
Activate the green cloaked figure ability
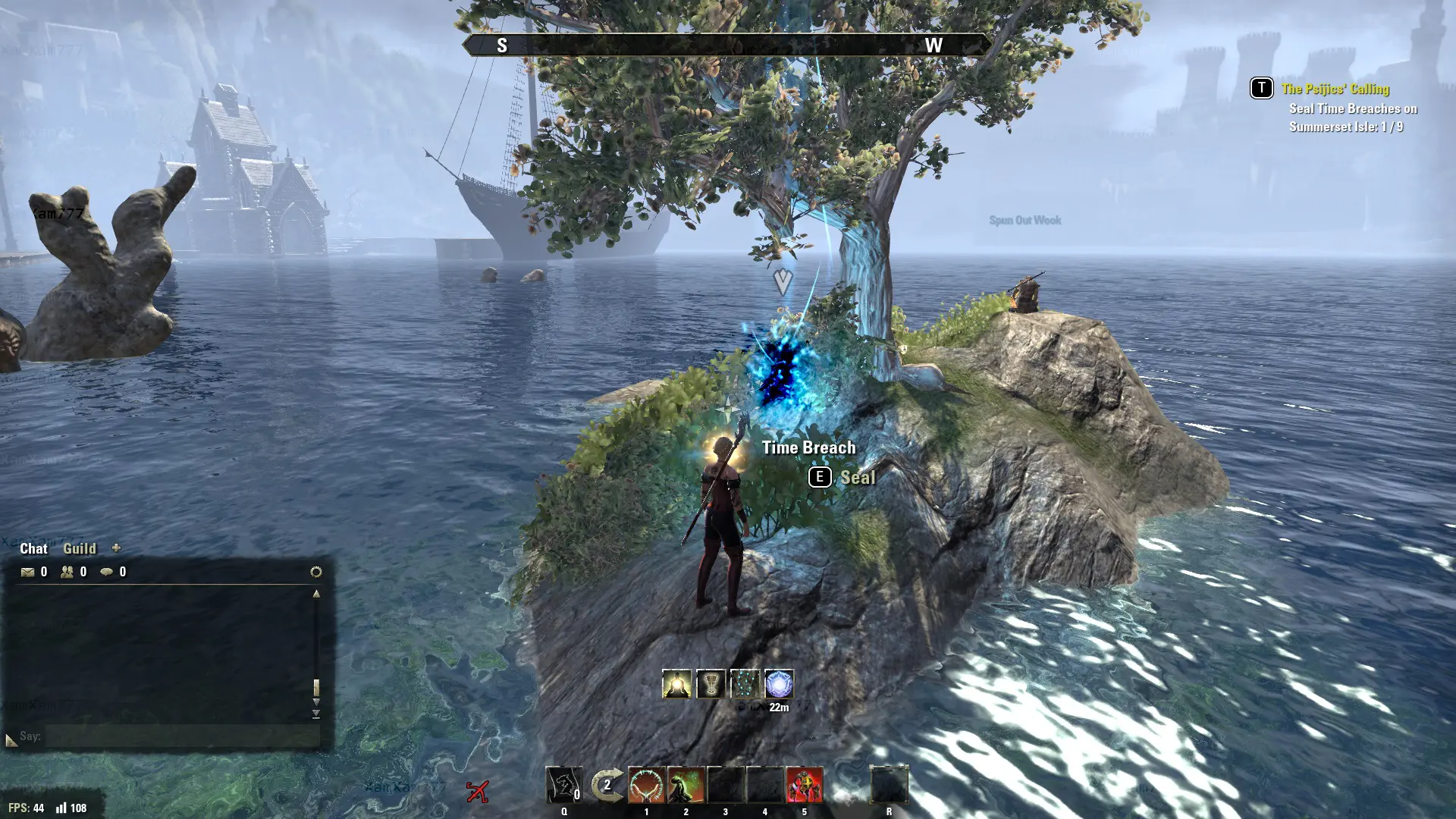pos(686,785)
